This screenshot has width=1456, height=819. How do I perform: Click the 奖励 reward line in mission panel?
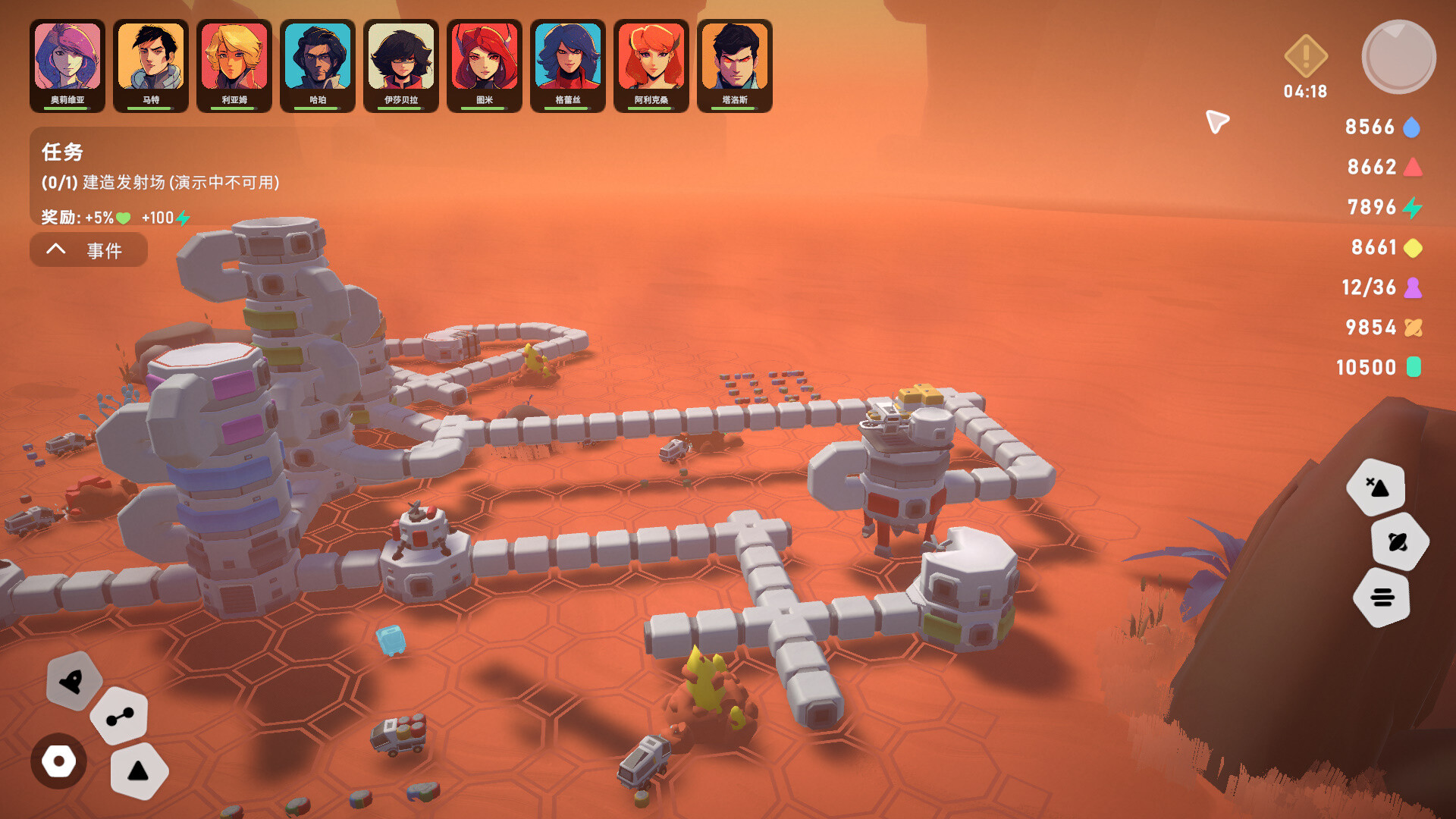[108, 216]
